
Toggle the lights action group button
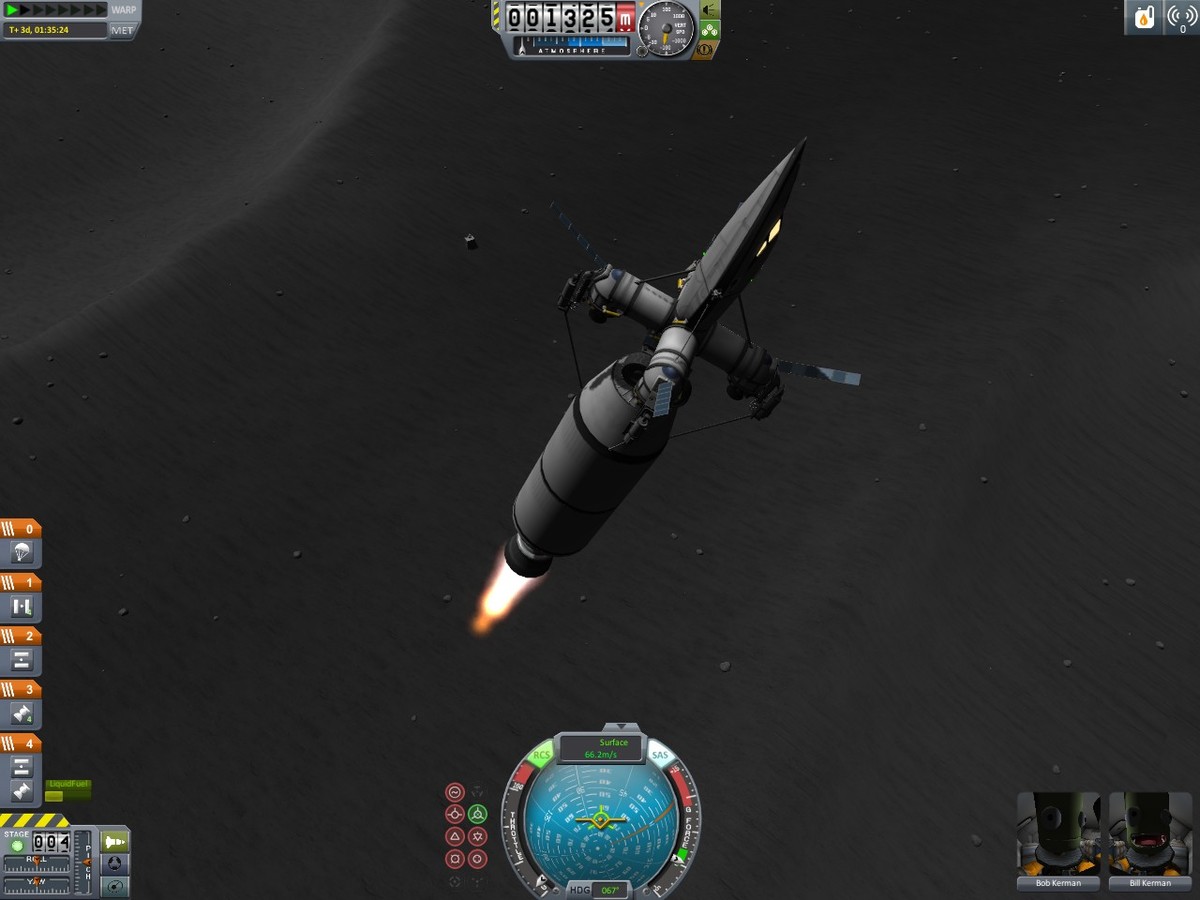pos(709,9)
